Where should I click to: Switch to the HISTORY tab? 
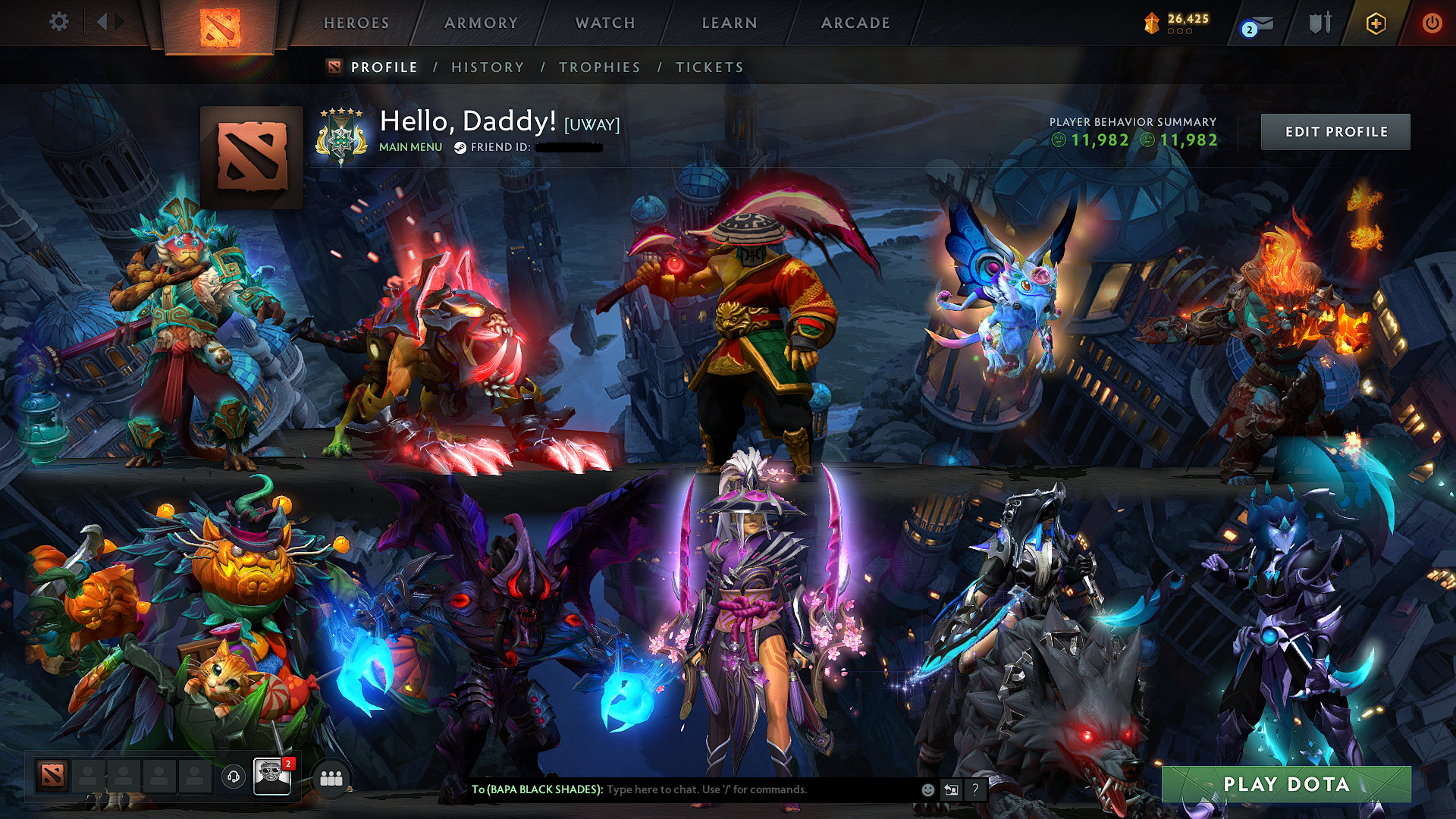487,67
